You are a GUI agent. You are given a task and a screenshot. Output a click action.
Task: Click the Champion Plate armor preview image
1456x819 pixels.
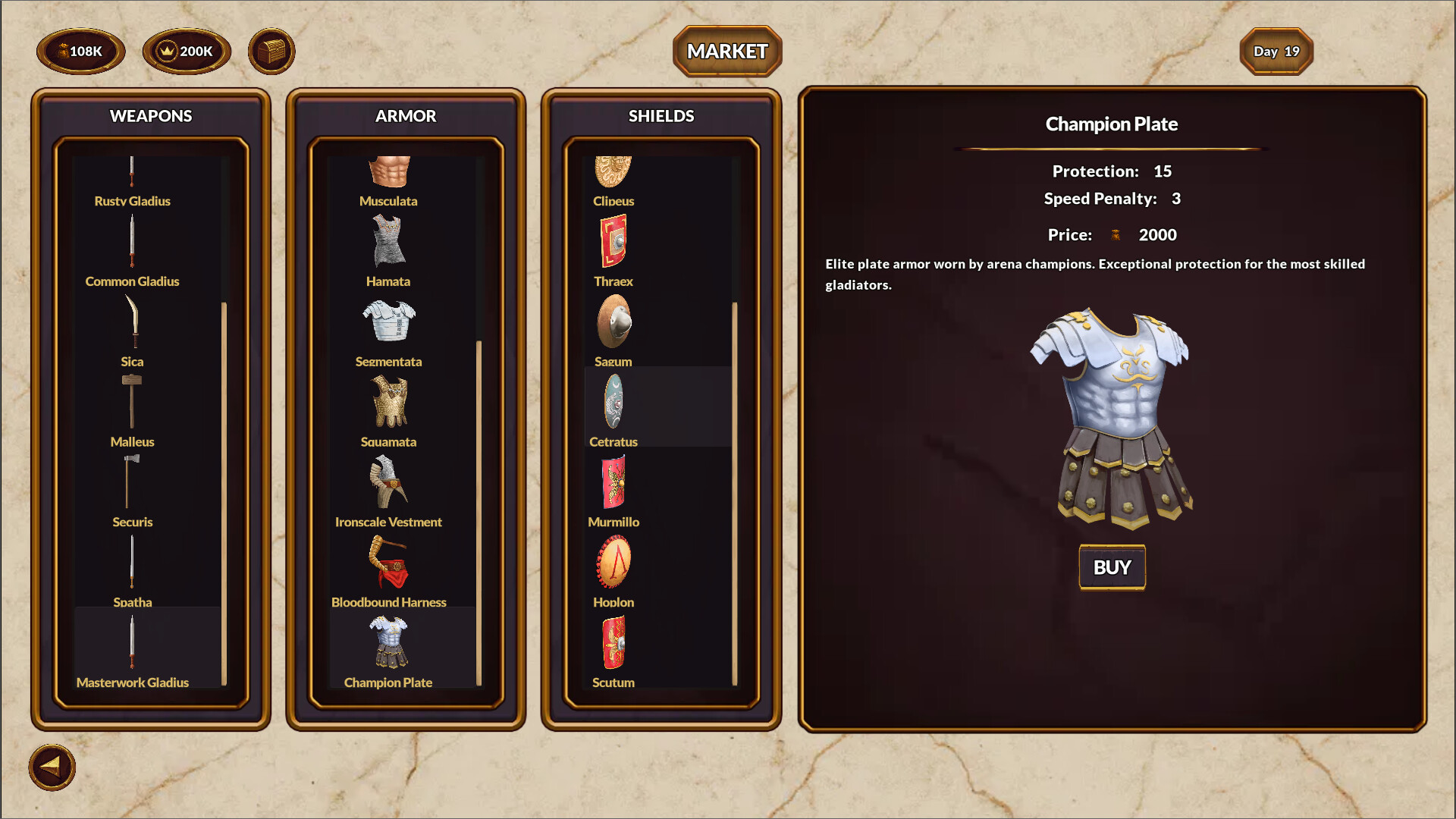click(1111, 413)
